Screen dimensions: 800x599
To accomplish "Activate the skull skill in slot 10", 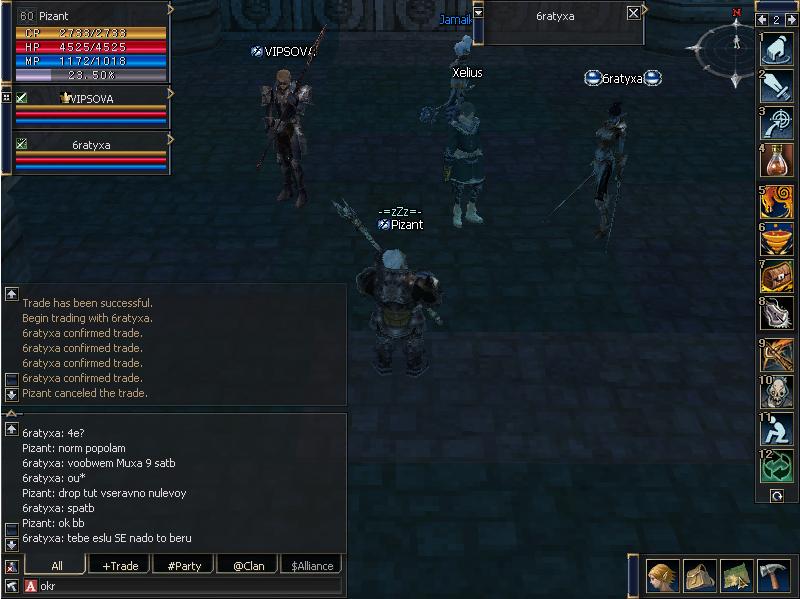I will click(x=777, y=392).
